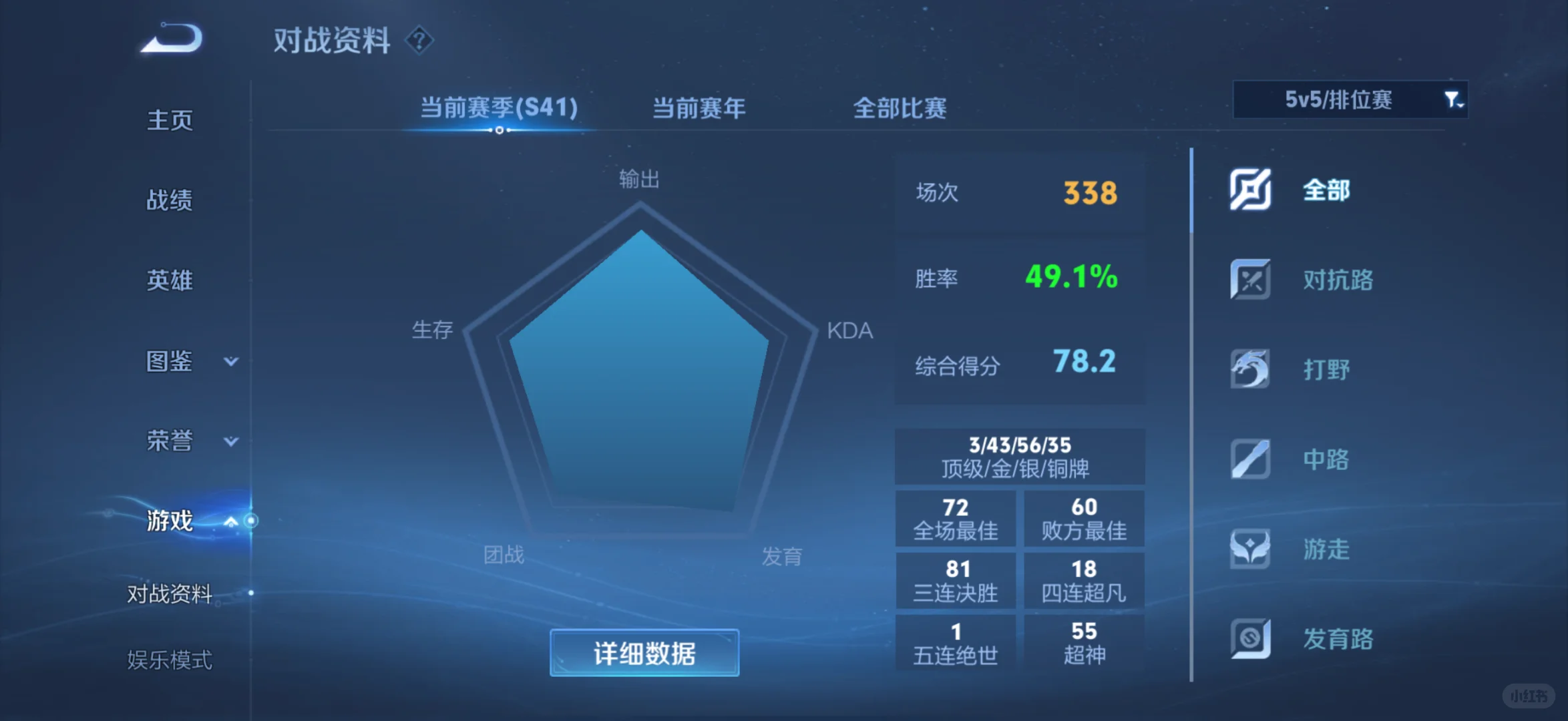Open 英雄 heroes page from sidebar

169,280
